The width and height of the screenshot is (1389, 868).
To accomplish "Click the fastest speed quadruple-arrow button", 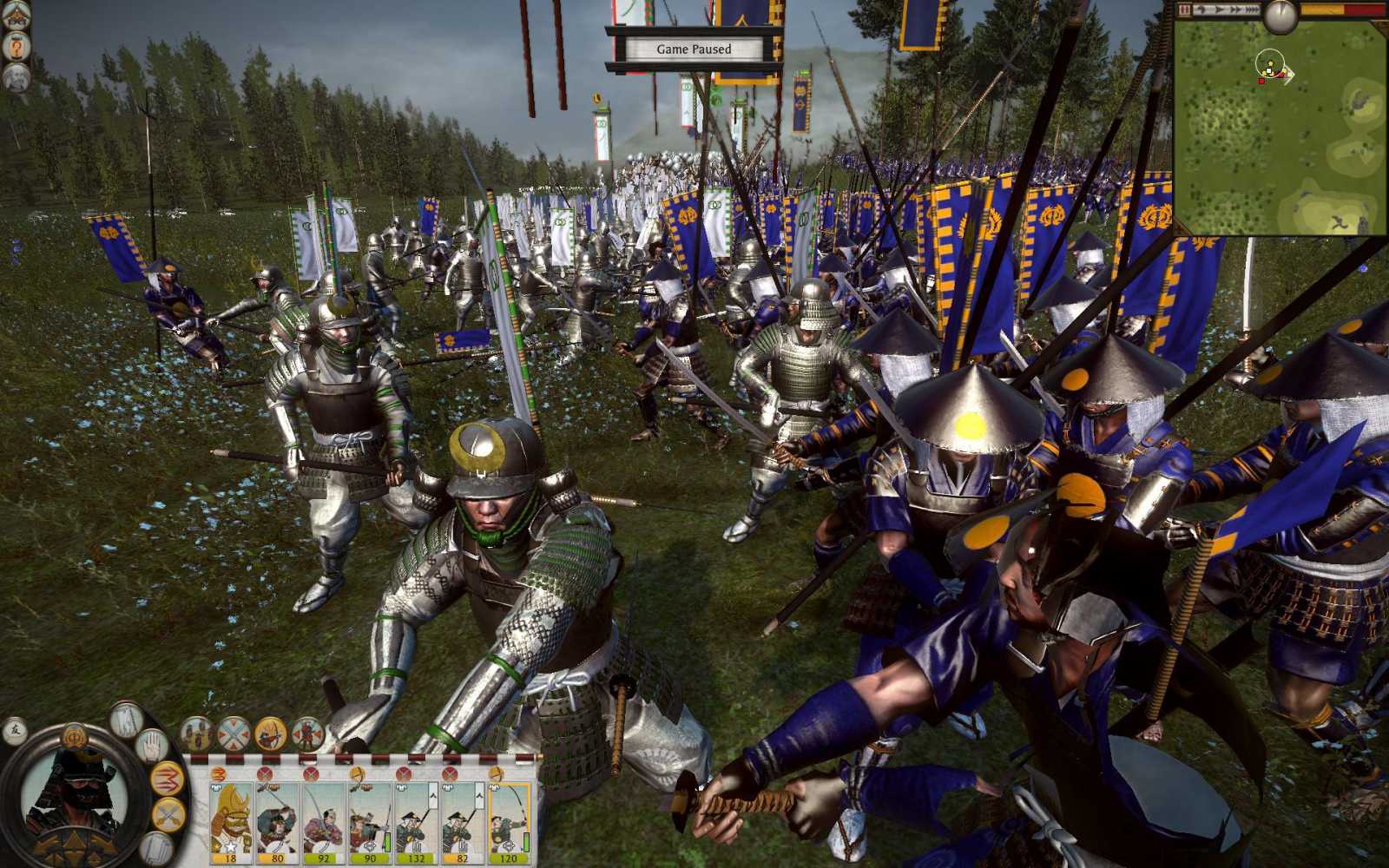I will point(1254,10).
